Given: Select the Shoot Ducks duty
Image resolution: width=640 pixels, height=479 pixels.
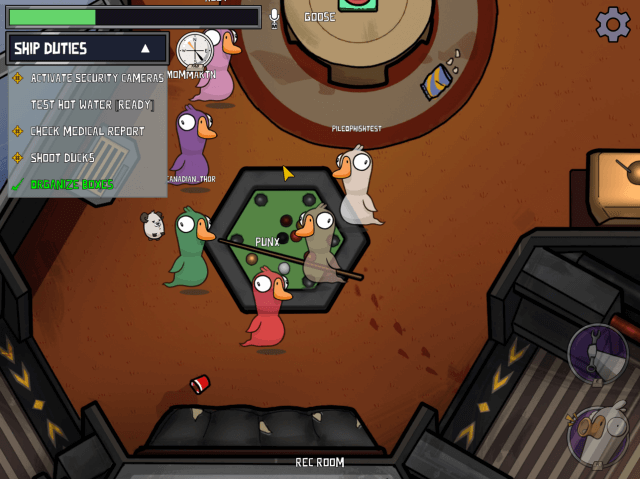Looking at the screenshot, I should click(62, 158).
